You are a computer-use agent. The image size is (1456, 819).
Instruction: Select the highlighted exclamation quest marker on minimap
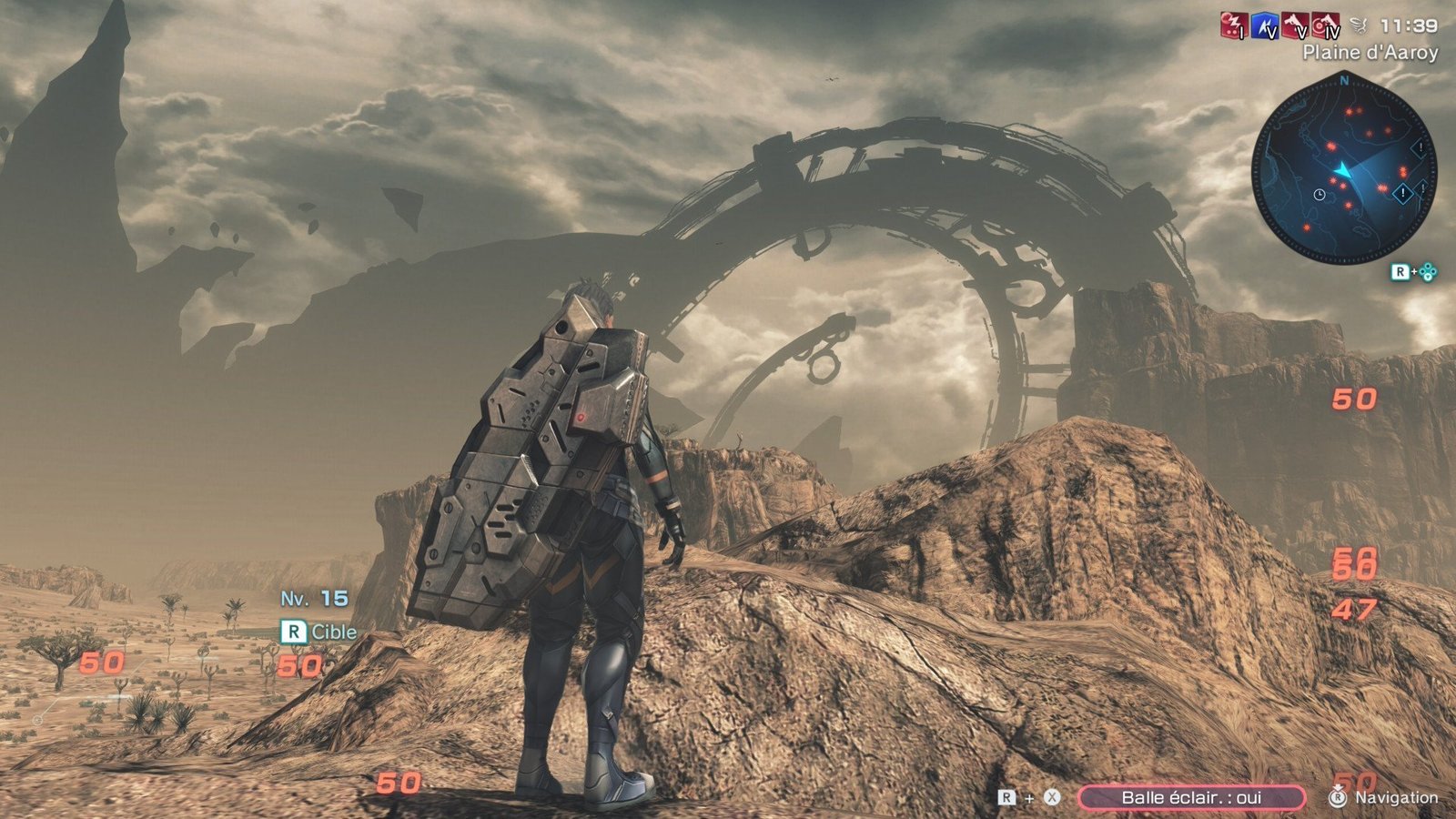pyautogui.click(x=1403, y=193)
